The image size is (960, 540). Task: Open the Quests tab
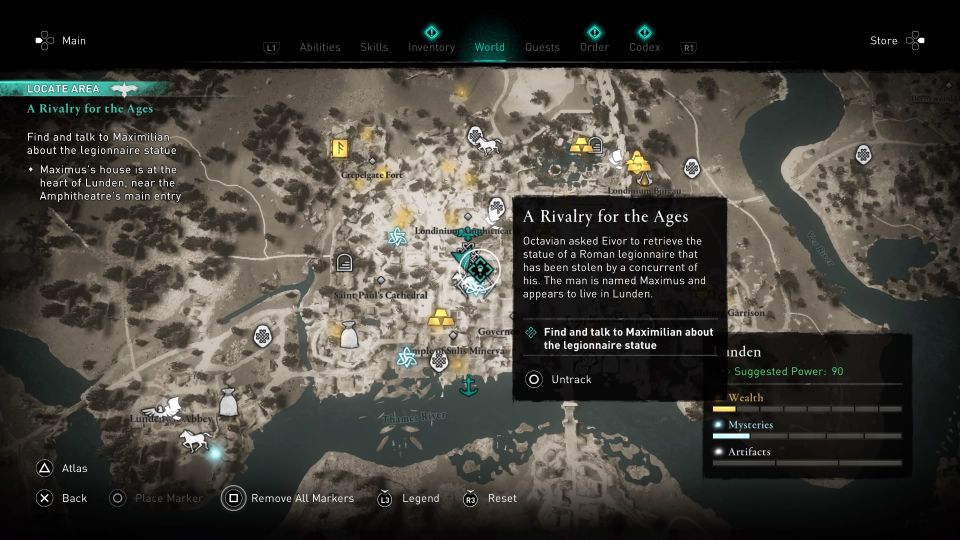click(x=542, y=47)
